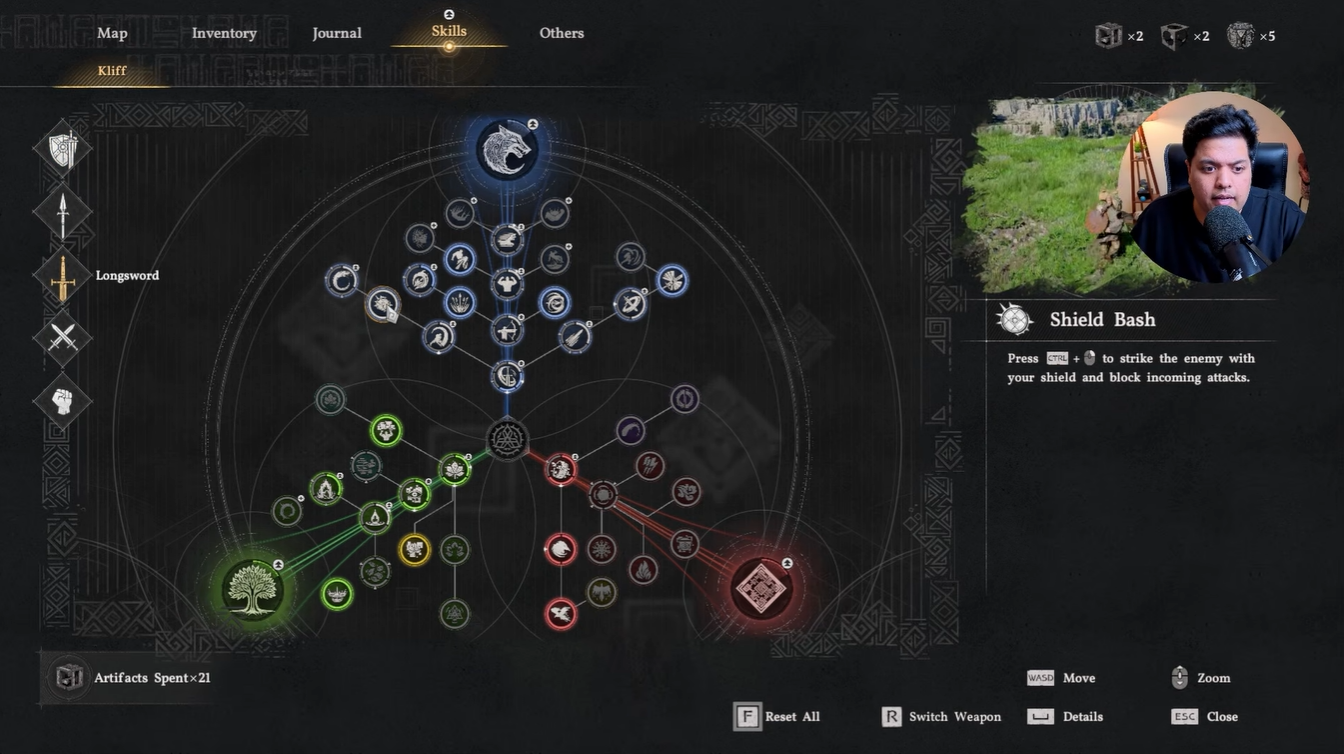
Task: Select the Kliff character tab
Action: [110, 71]
